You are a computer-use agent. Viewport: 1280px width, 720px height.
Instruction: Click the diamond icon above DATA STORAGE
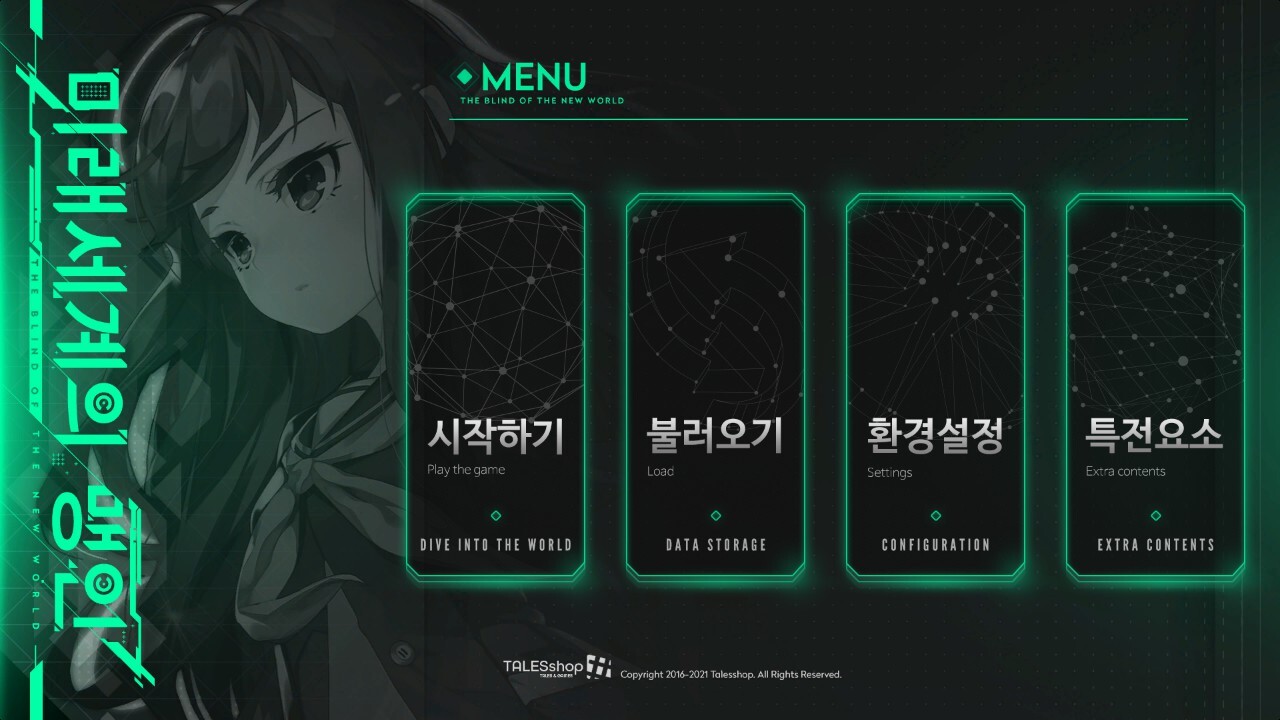point(714,516)
